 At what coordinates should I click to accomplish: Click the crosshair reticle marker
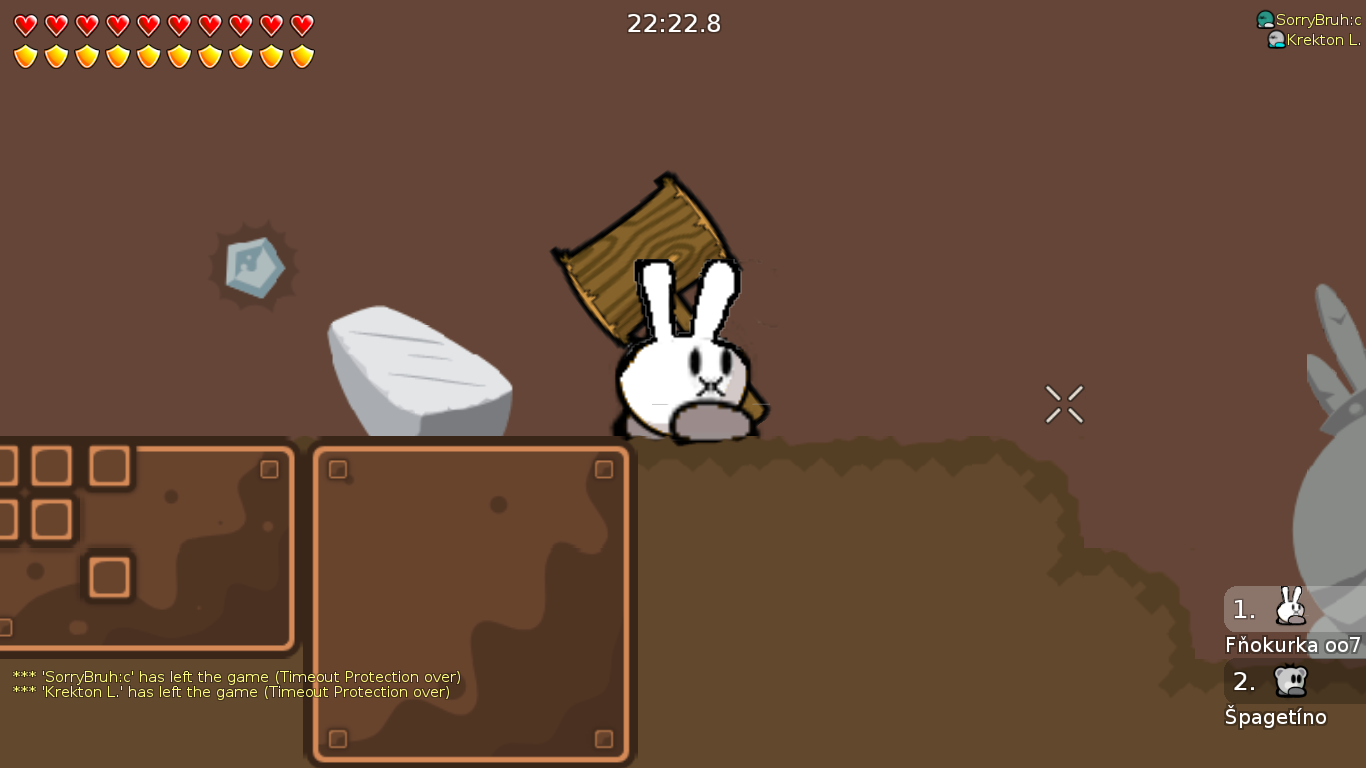point(1064,404)
